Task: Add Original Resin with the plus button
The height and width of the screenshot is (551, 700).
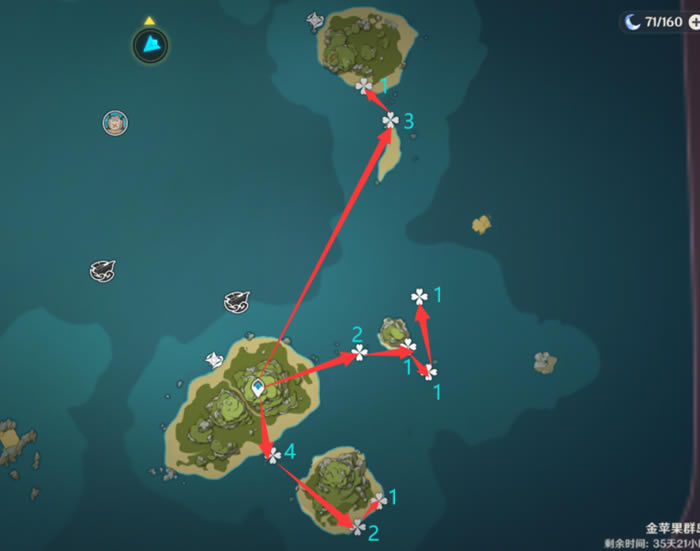Action: tap(694, 21)
